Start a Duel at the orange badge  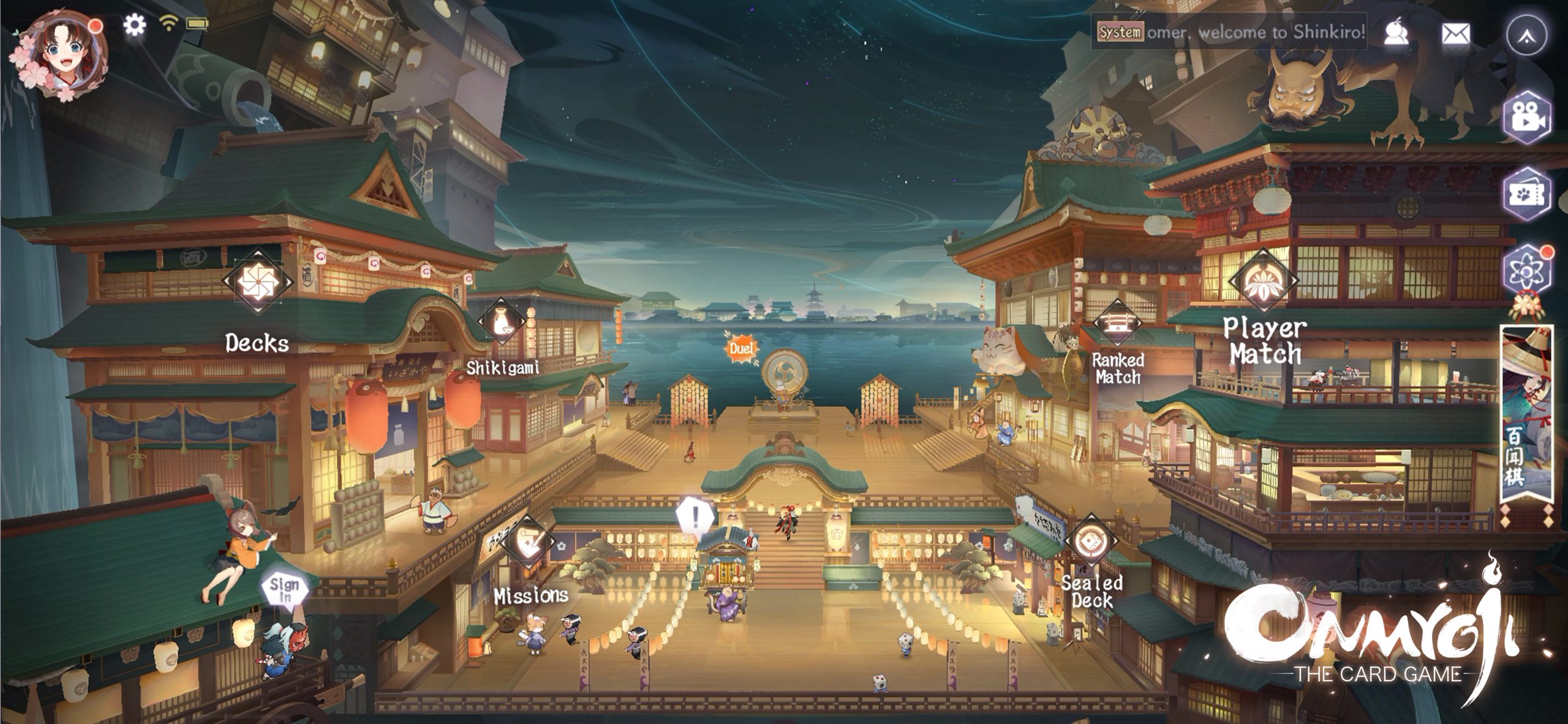(x=741, y=350)
